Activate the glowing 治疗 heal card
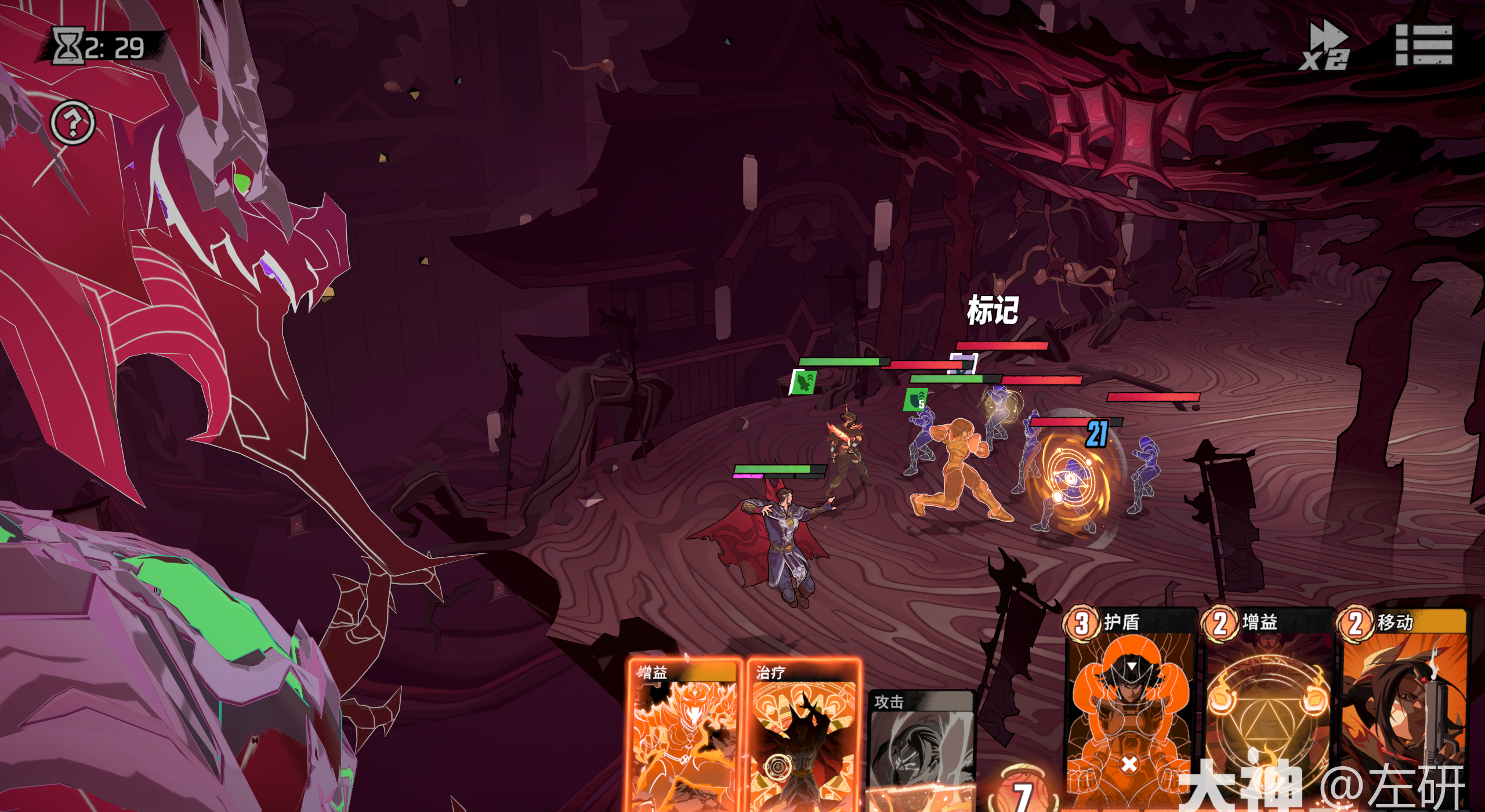The width and height of the screenshot is (1485, 812). (x=803, y=737)
